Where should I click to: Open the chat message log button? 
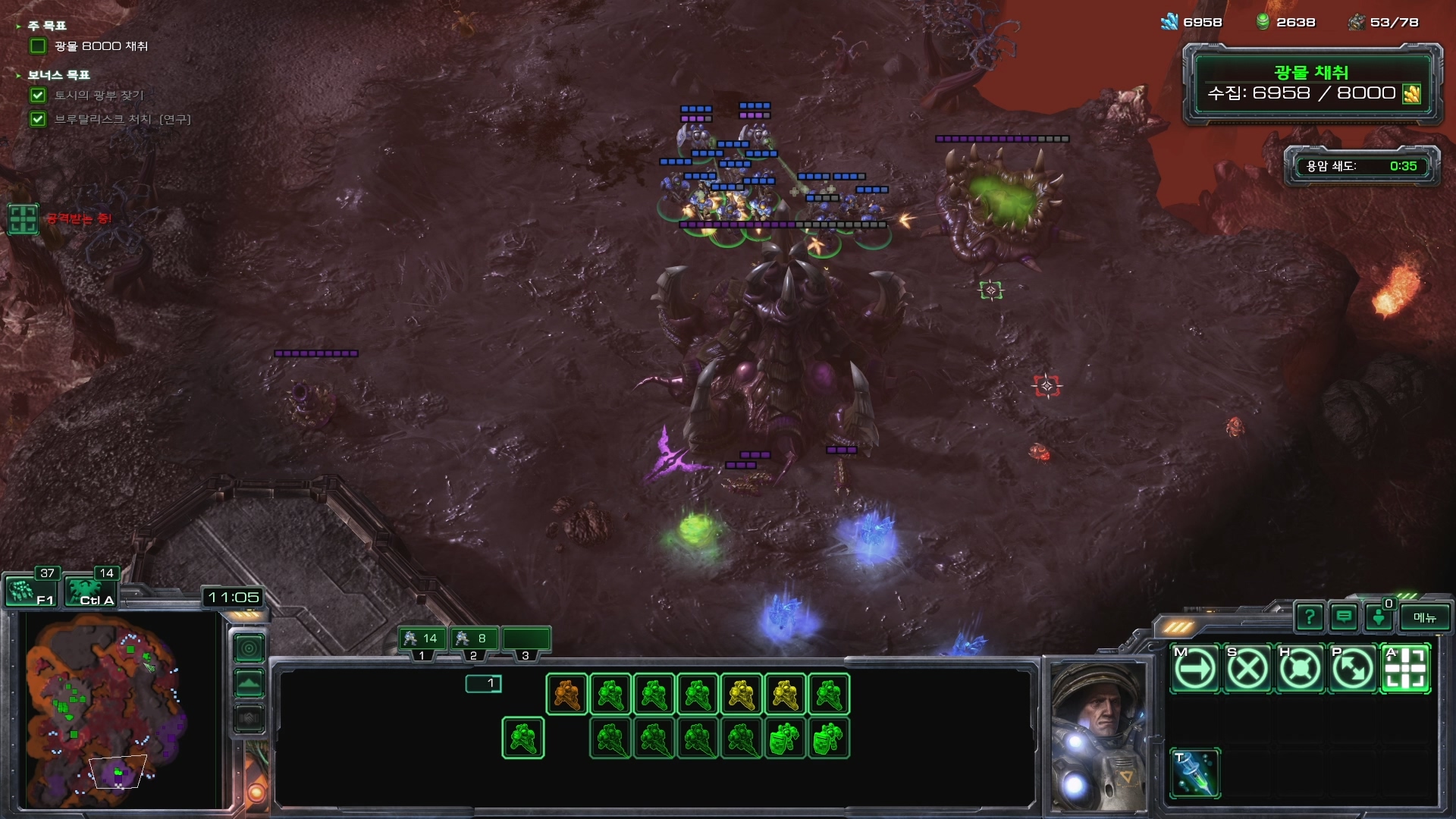[1344, 618]
